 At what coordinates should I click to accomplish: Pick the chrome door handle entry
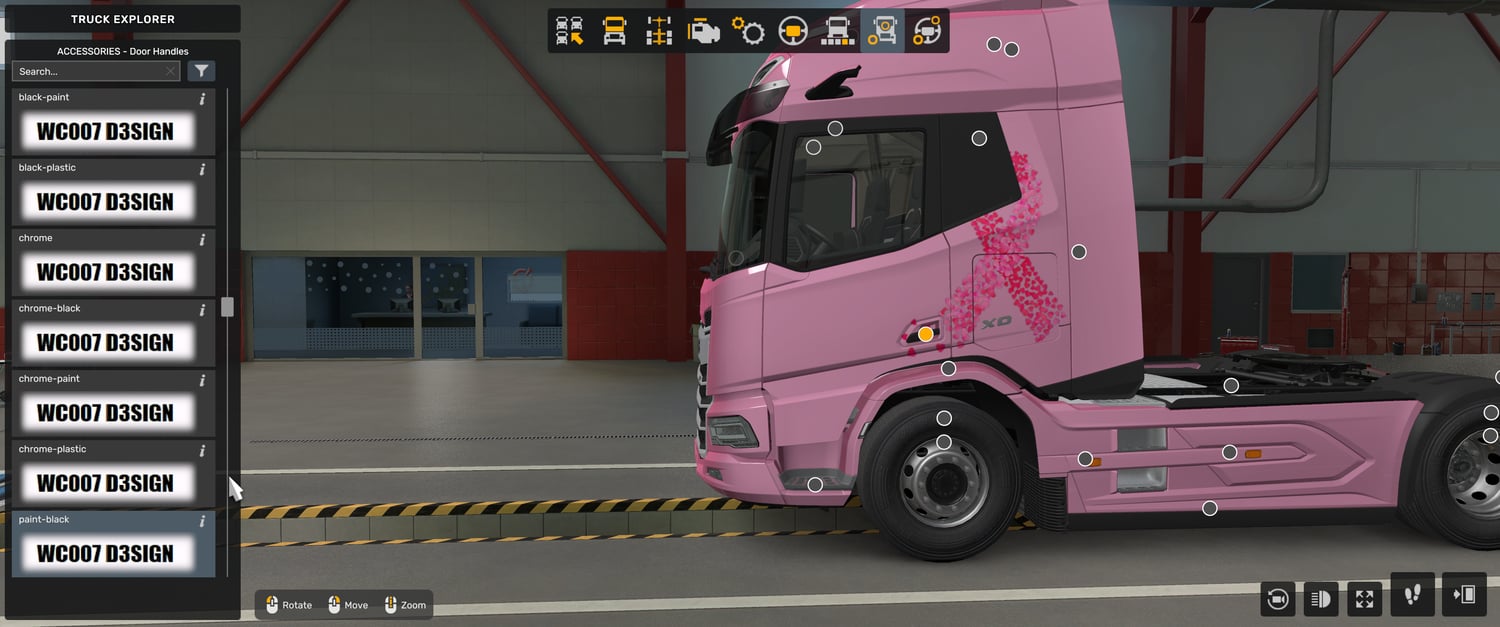(105, 271)
